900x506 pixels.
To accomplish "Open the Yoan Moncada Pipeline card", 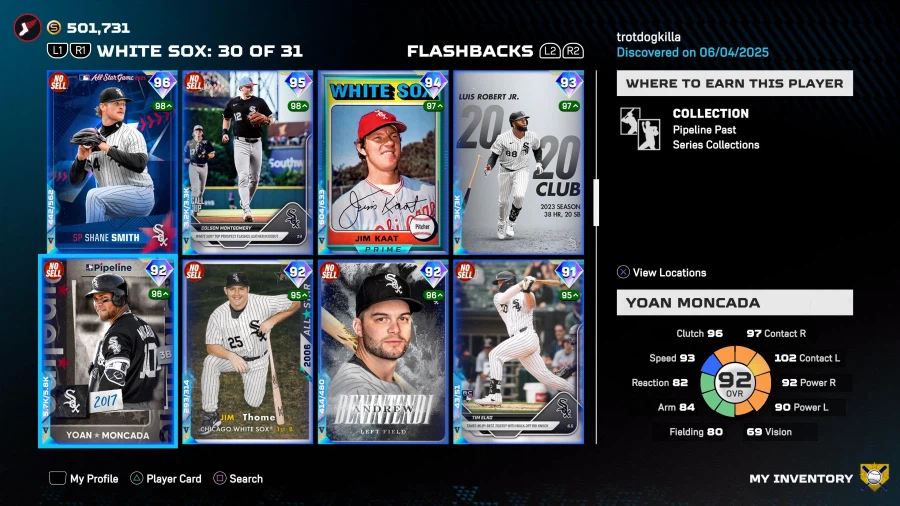I will click(108, 350).
